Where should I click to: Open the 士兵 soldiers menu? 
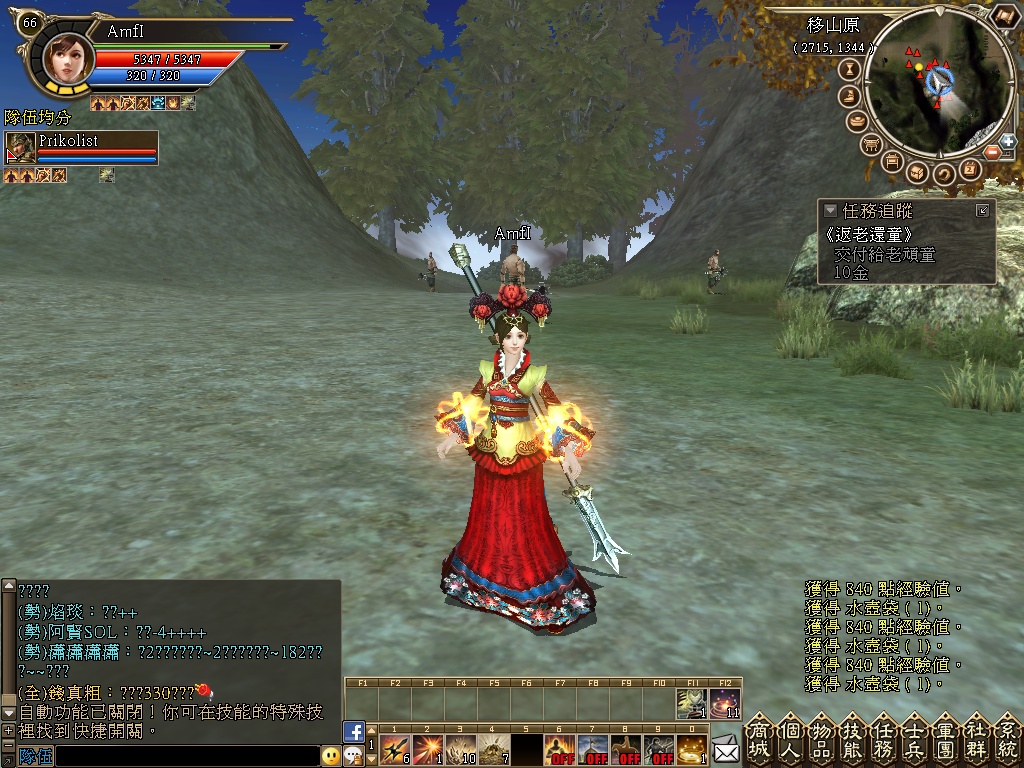pos(914,739)
